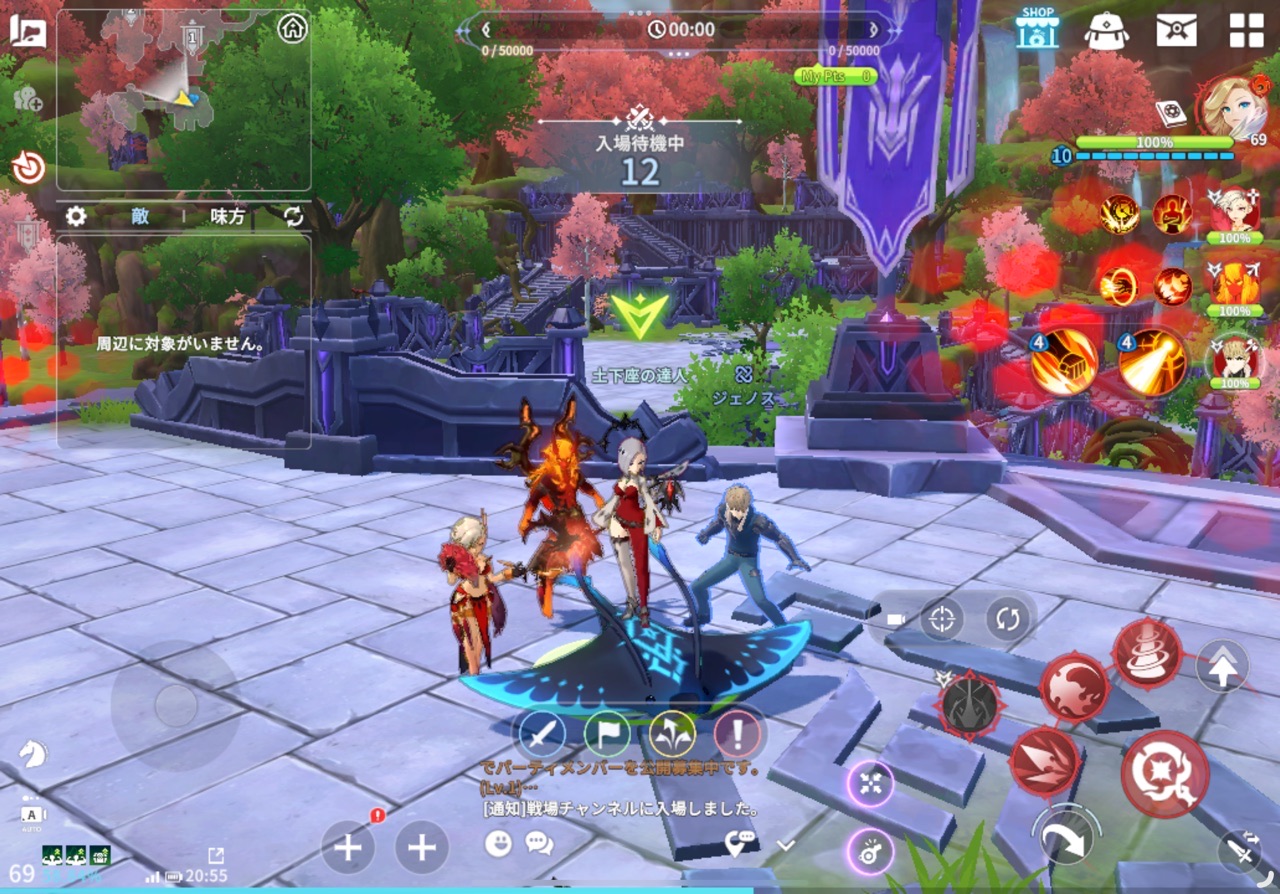
Task: Open the bag inventory icon
Action: pyautogui.click(x=1107, y=30)
